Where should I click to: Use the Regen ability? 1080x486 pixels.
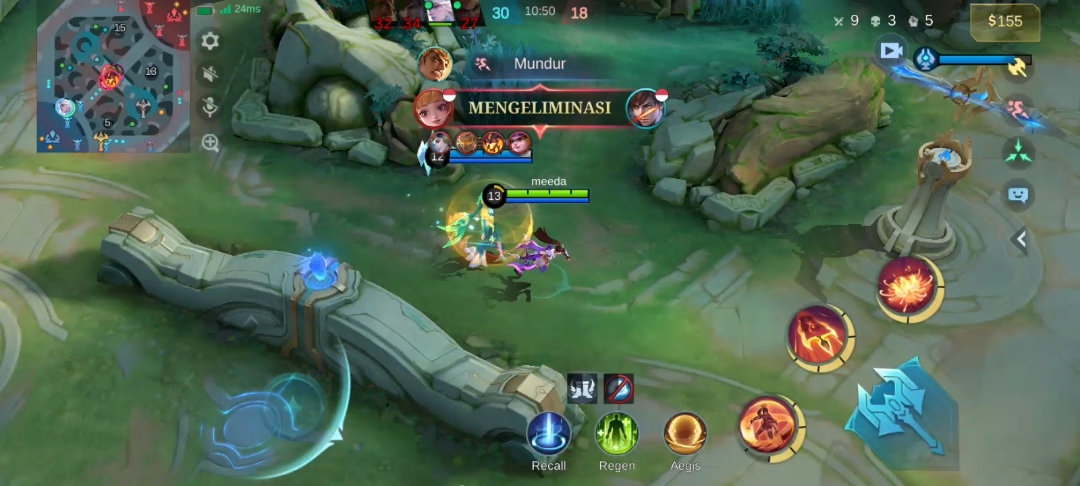(x=617, y=433)
